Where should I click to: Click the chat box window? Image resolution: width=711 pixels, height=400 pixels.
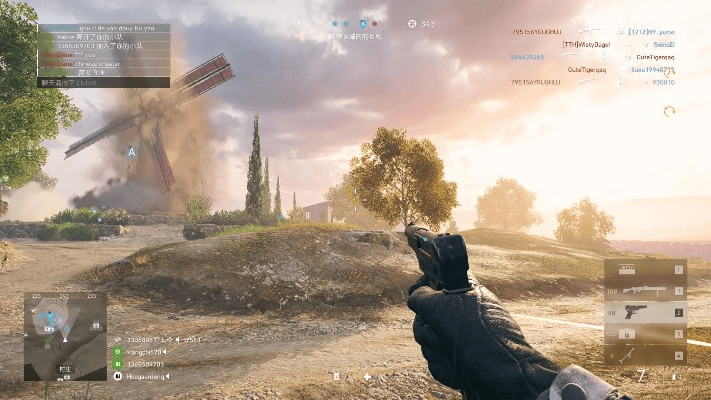104,56
